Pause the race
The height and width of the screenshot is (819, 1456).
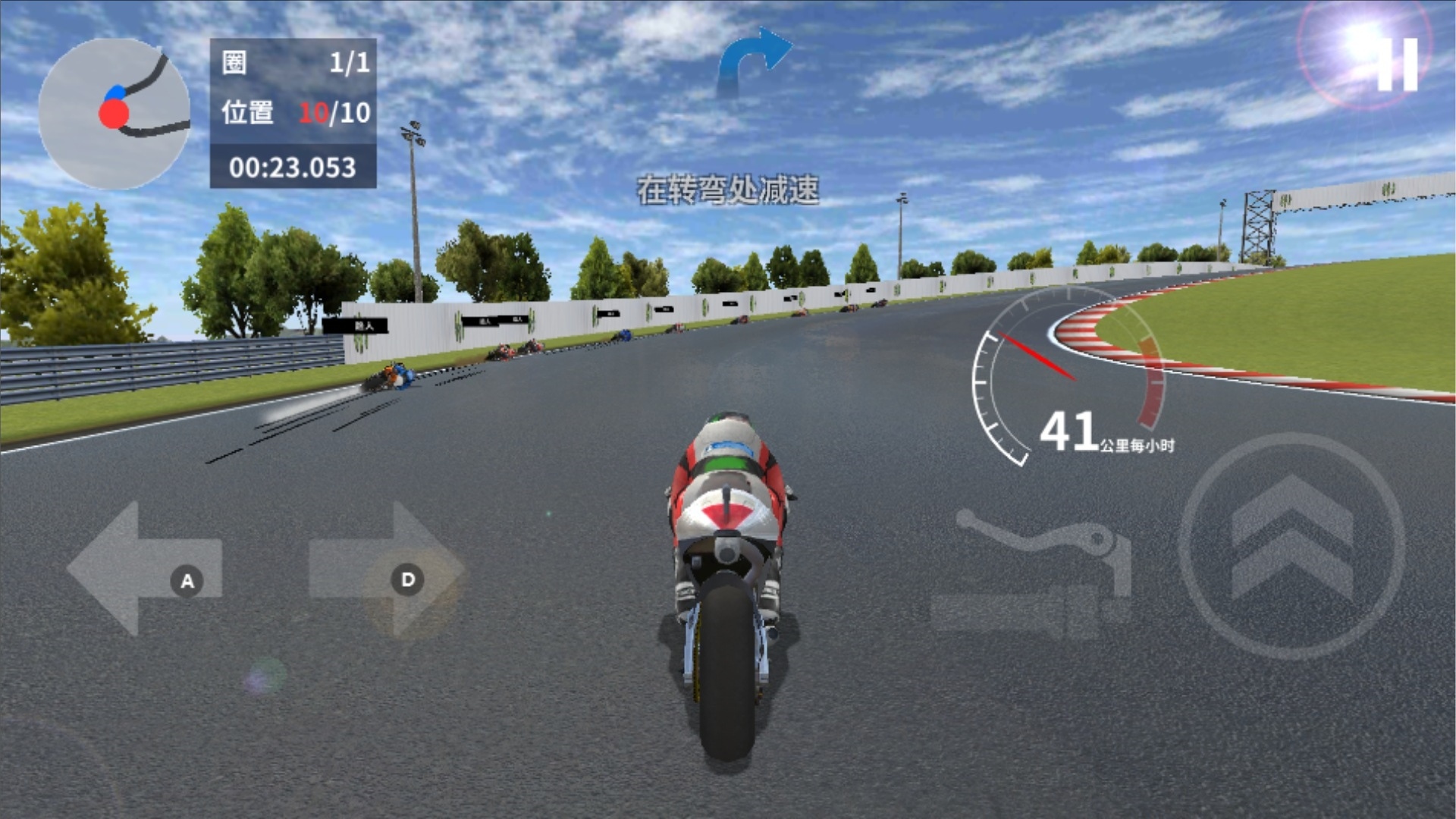1397,64
